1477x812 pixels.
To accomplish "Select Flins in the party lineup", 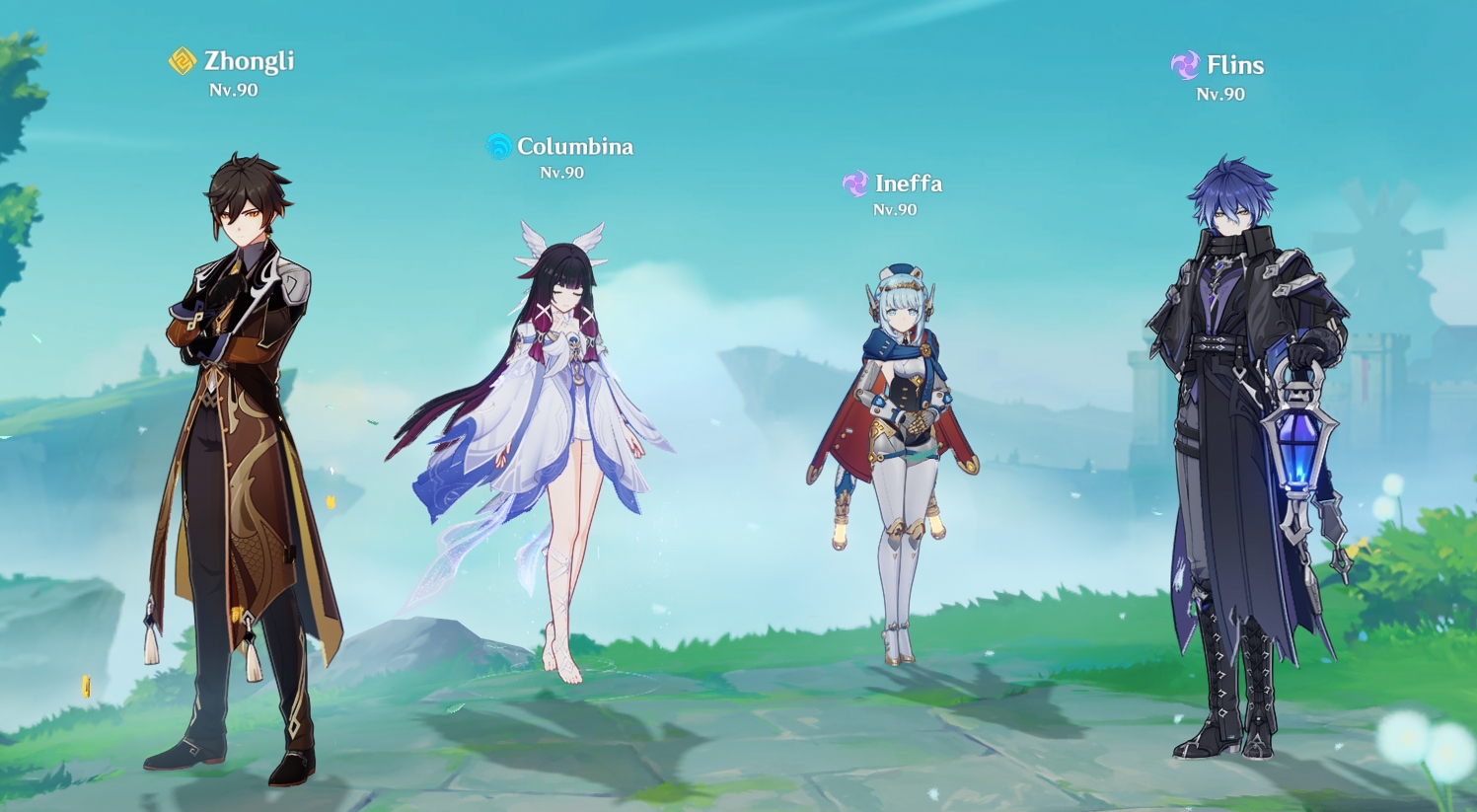I will tap(1238, 444).
